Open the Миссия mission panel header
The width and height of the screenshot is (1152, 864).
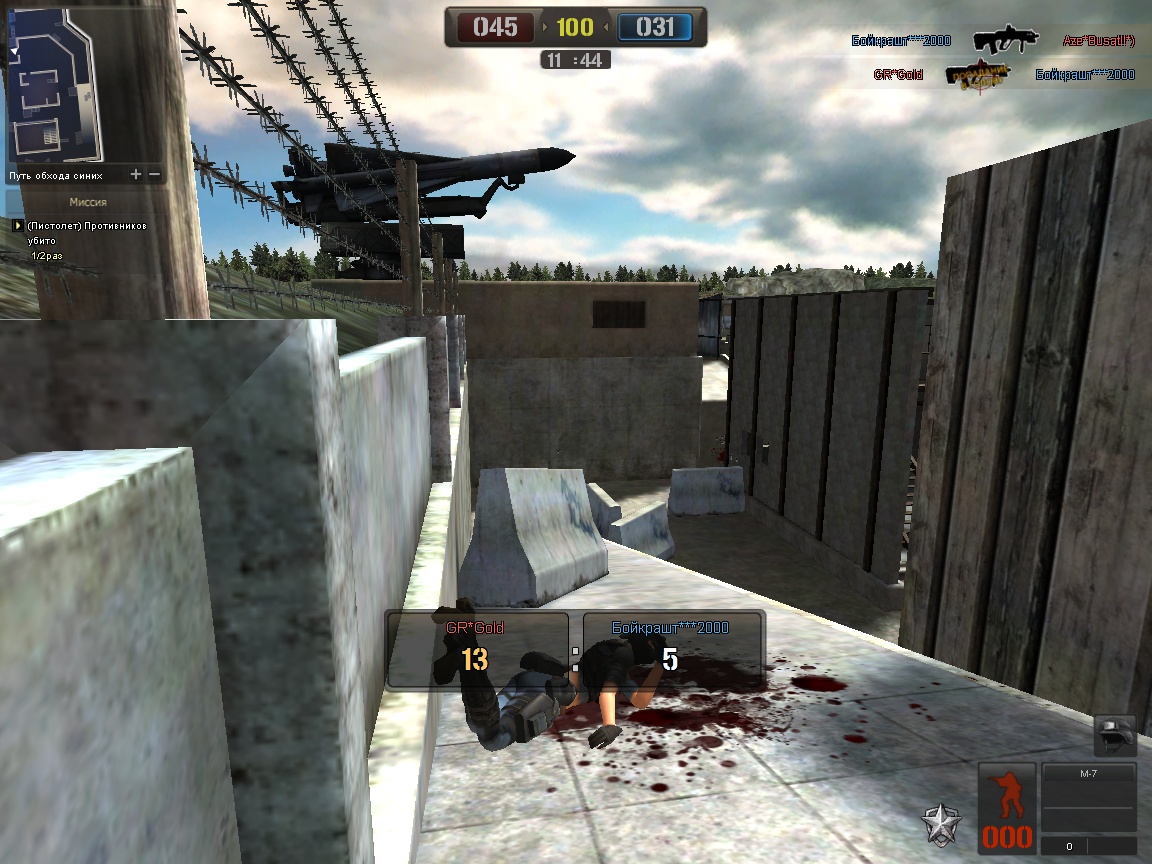(88, 202)
